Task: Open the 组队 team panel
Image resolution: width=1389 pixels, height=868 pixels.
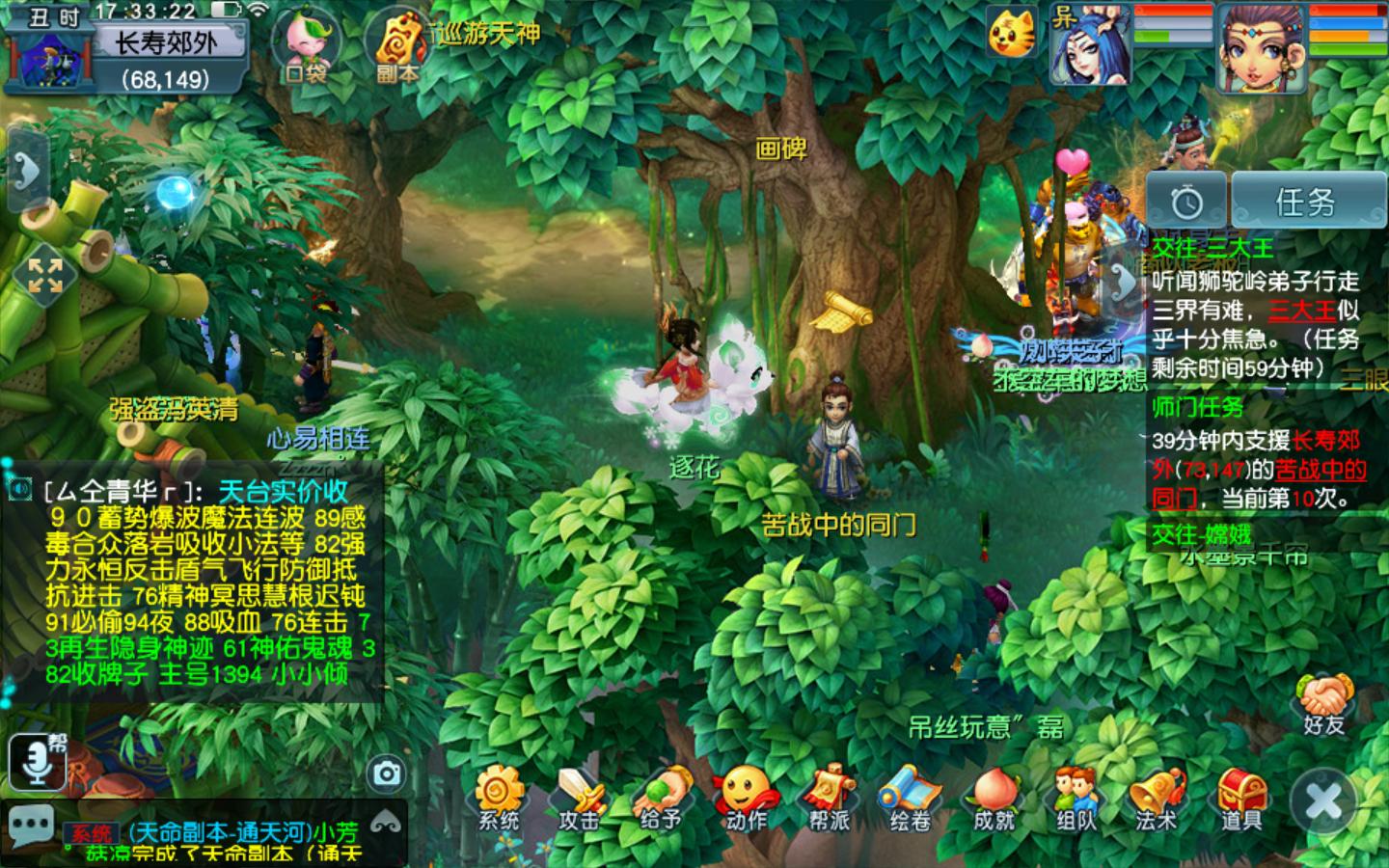Action: (1076, 798)
